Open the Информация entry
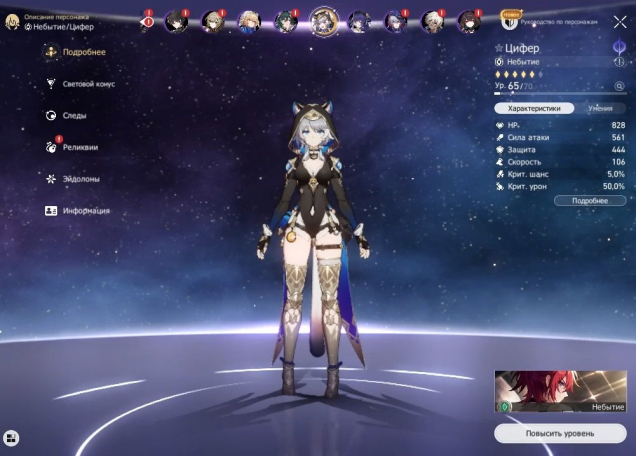The image size is (636, 456). [86, 211]
